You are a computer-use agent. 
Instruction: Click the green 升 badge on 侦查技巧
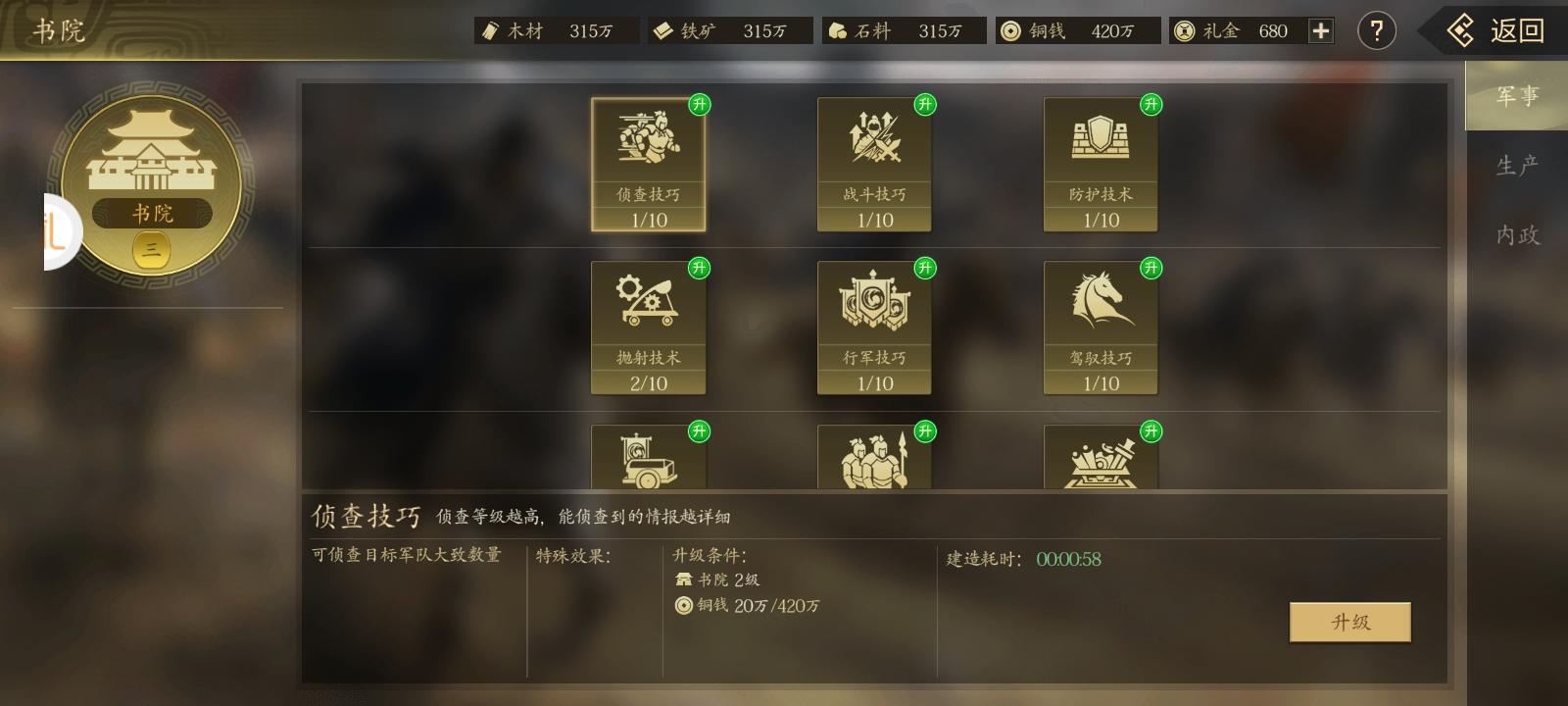tap(700, 106)
